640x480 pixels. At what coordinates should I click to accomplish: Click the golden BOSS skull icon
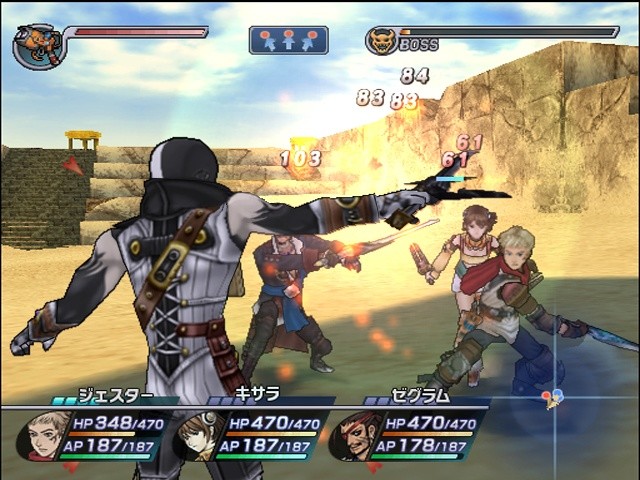(x=381, y=42)
